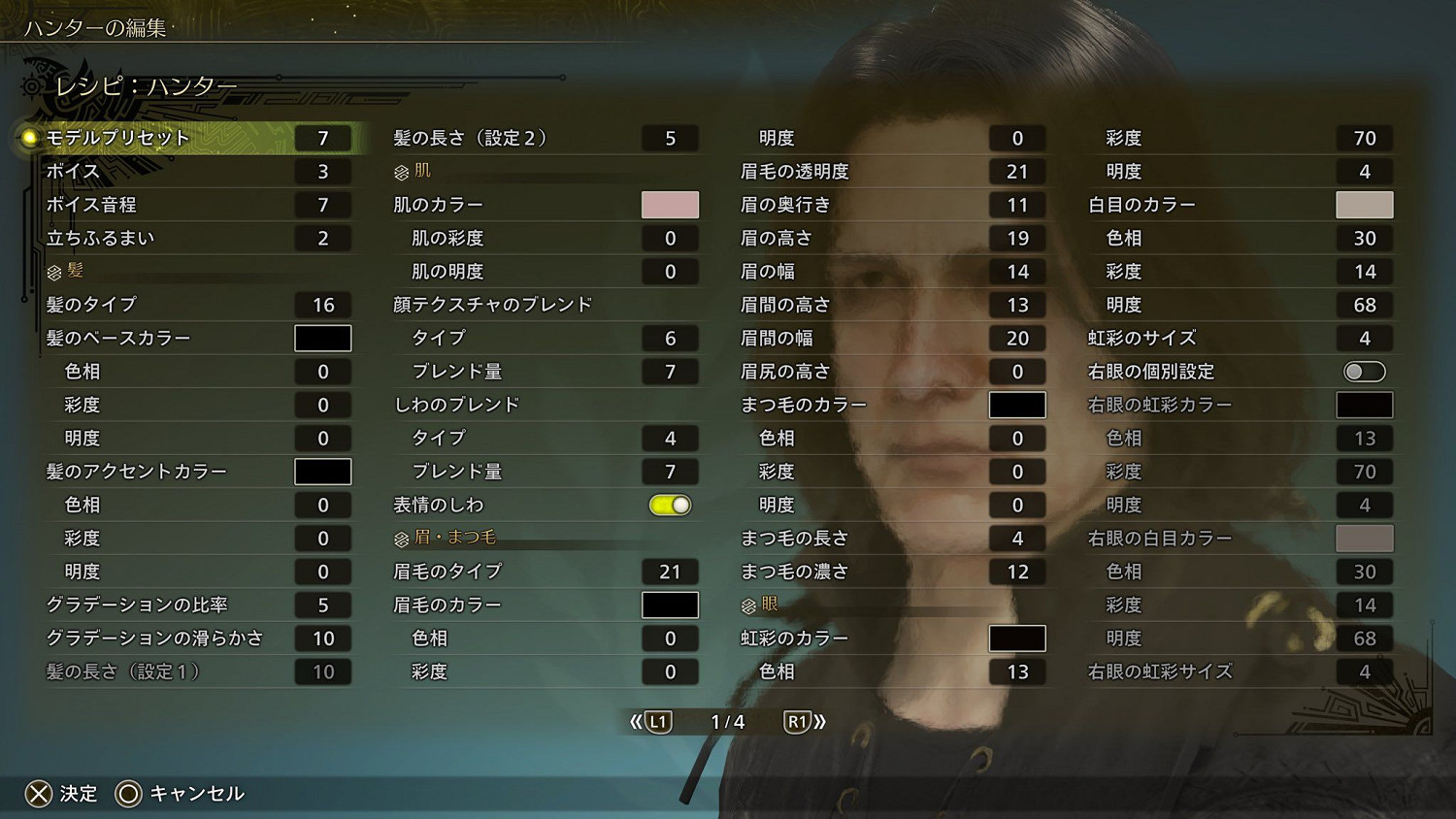This screenshot has height=819, width=1456.
Task: Enable the 右眼の個別設定 toggle
Action: click(x=1365, y=371)
